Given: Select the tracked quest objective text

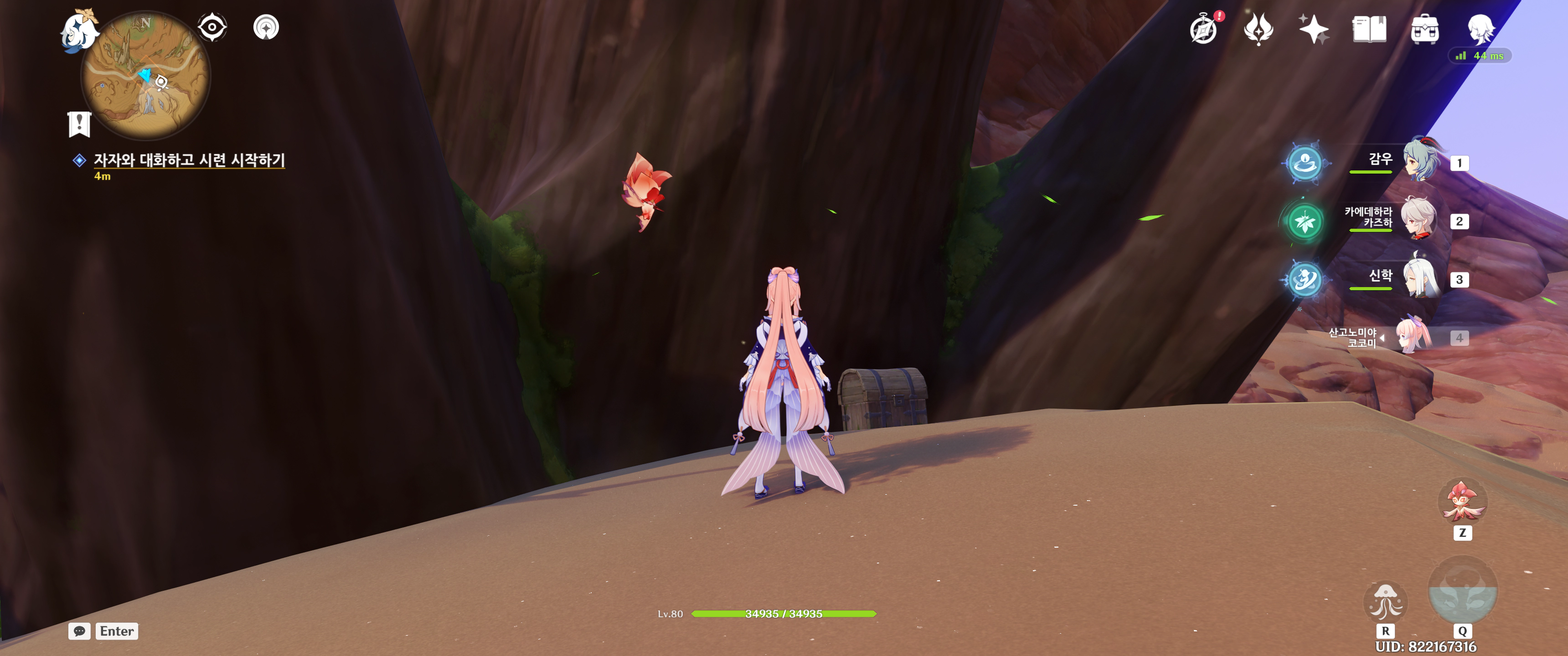Looking at the screenshot, I should (x=189, y=160).
